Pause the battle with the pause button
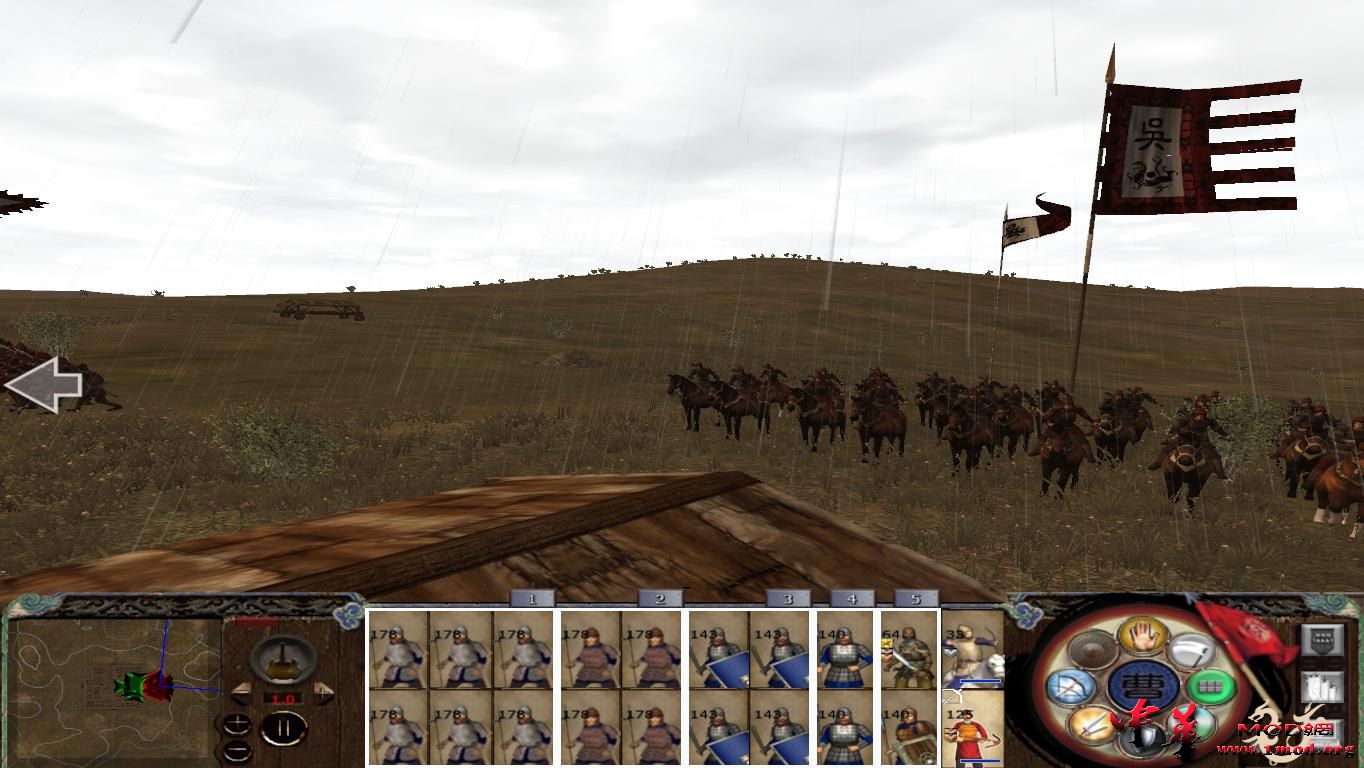 point(283,727)
